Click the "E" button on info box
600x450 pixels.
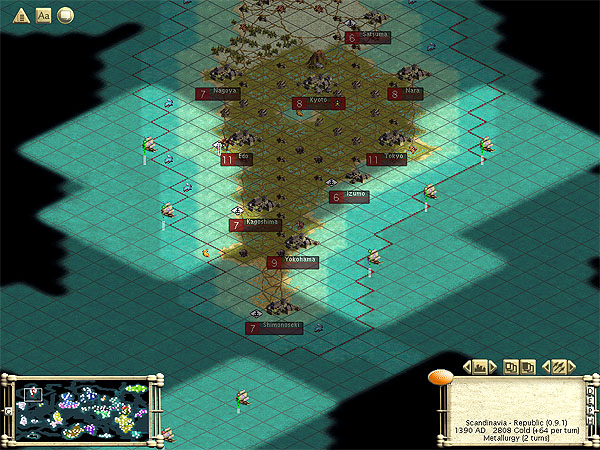(x=590, y=400)
